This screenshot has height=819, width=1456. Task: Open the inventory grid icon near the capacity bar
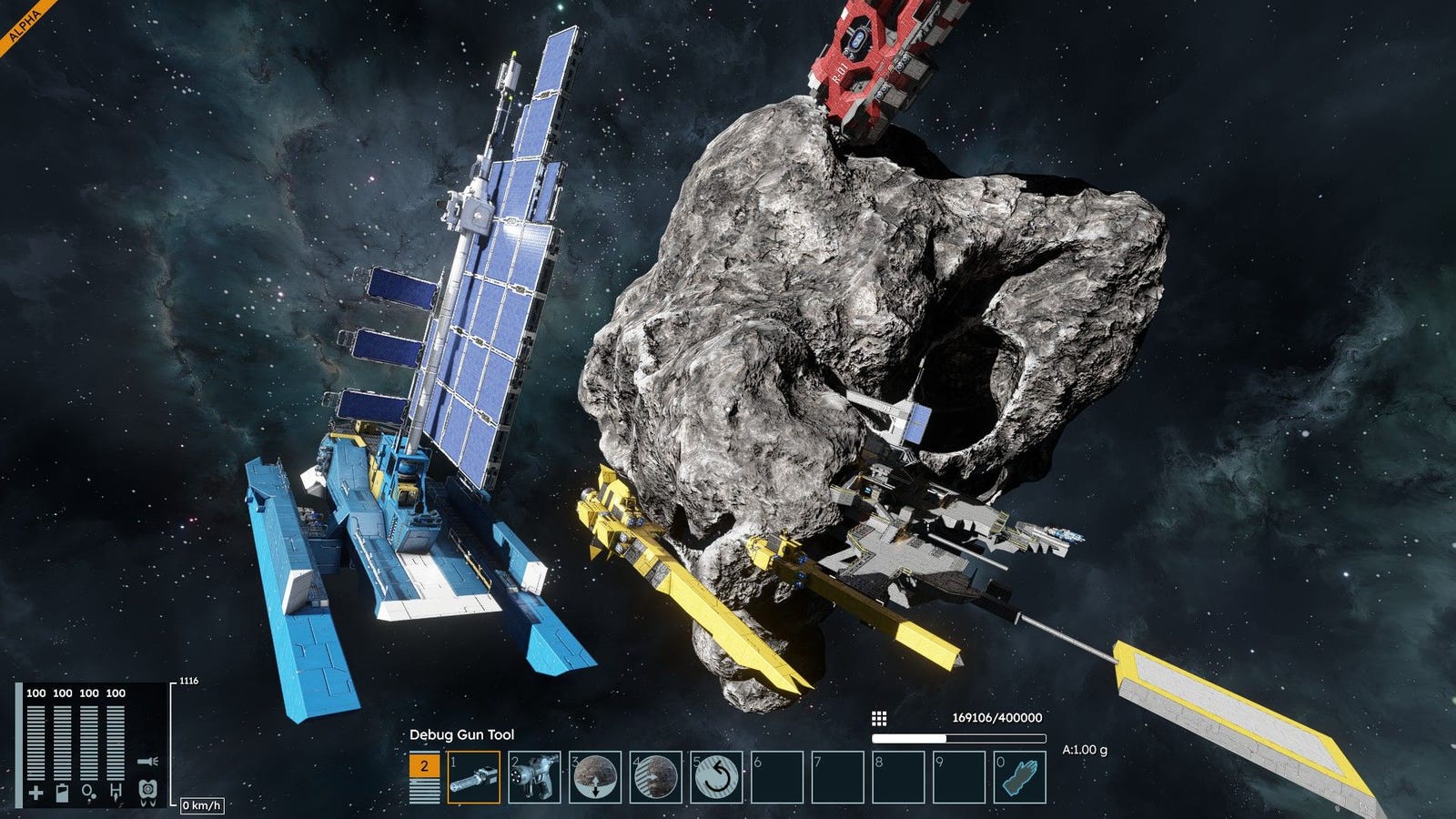point(879,719)
